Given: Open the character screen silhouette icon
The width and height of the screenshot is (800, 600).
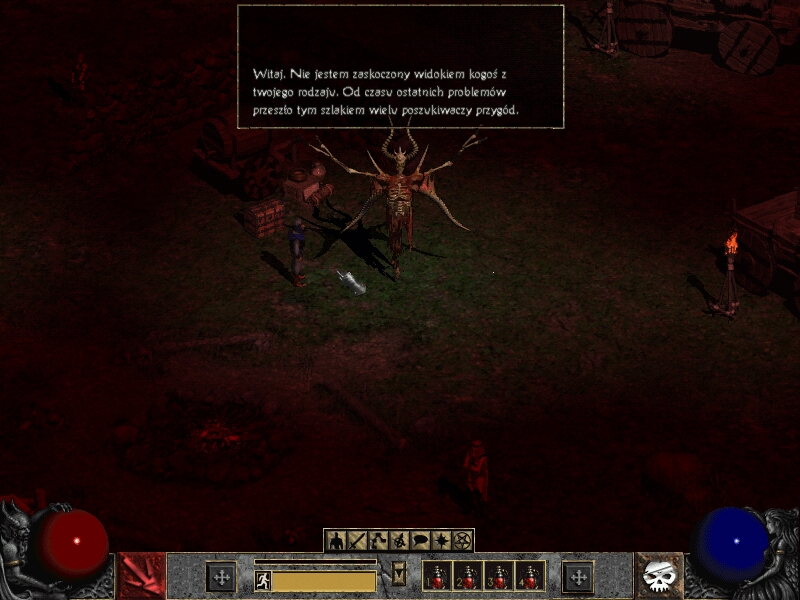Looking at the screenshot, I should 337,541.
